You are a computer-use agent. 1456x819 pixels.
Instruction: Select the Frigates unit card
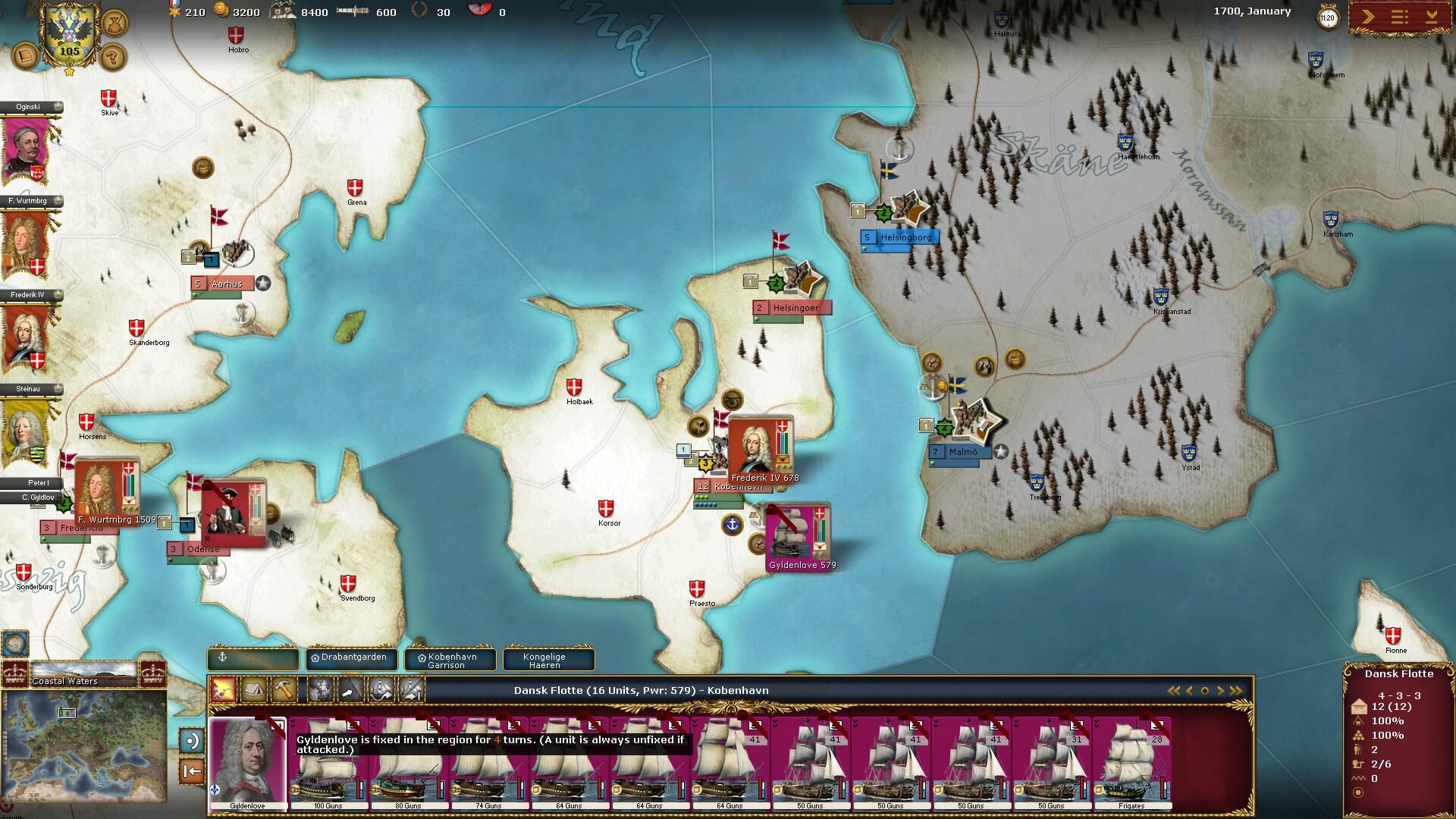pyautogui.click(x=1131, y=762)
